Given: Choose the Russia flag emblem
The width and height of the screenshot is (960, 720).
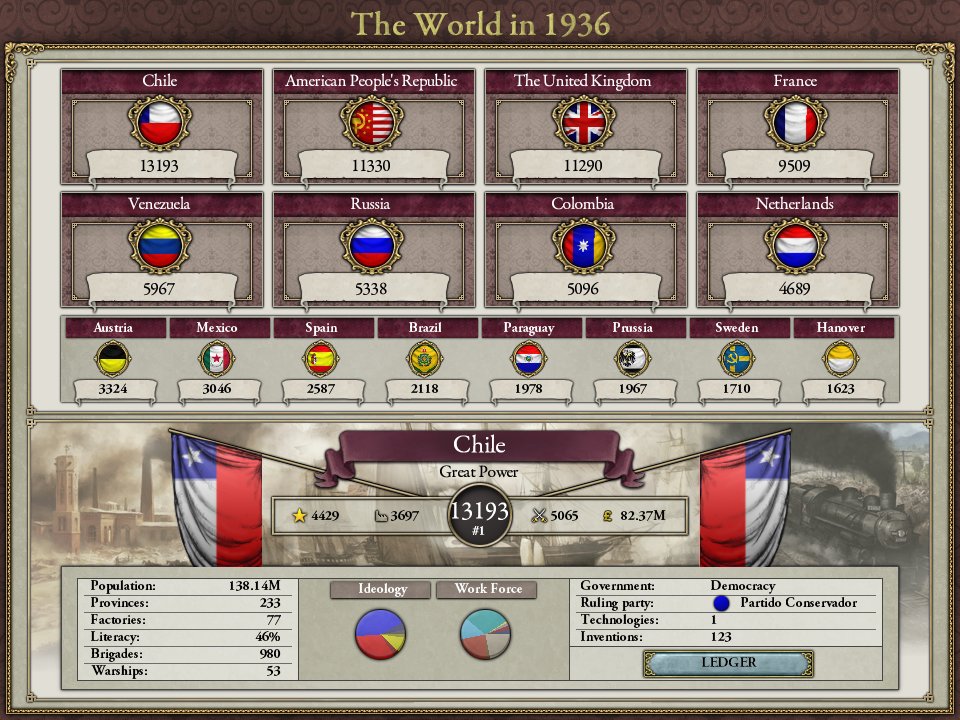Looking at the screenshot, I should [x=371, y=246].
